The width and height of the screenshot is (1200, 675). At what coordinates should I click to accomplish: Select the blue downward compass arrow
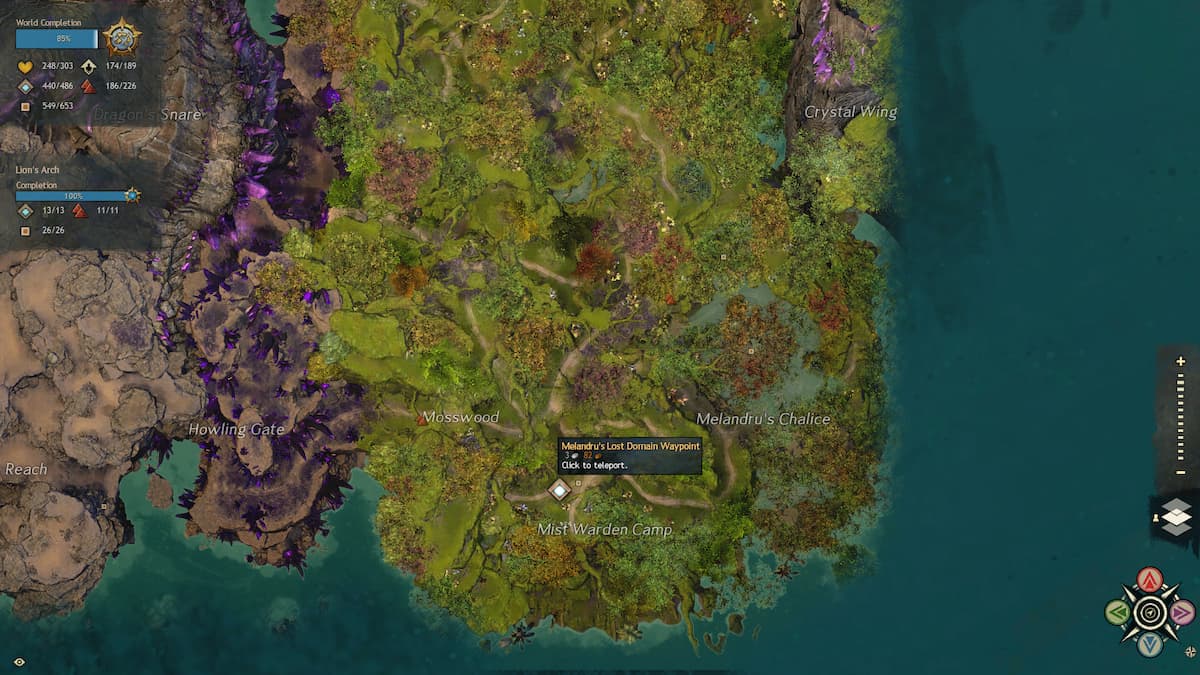(1150, 644)
